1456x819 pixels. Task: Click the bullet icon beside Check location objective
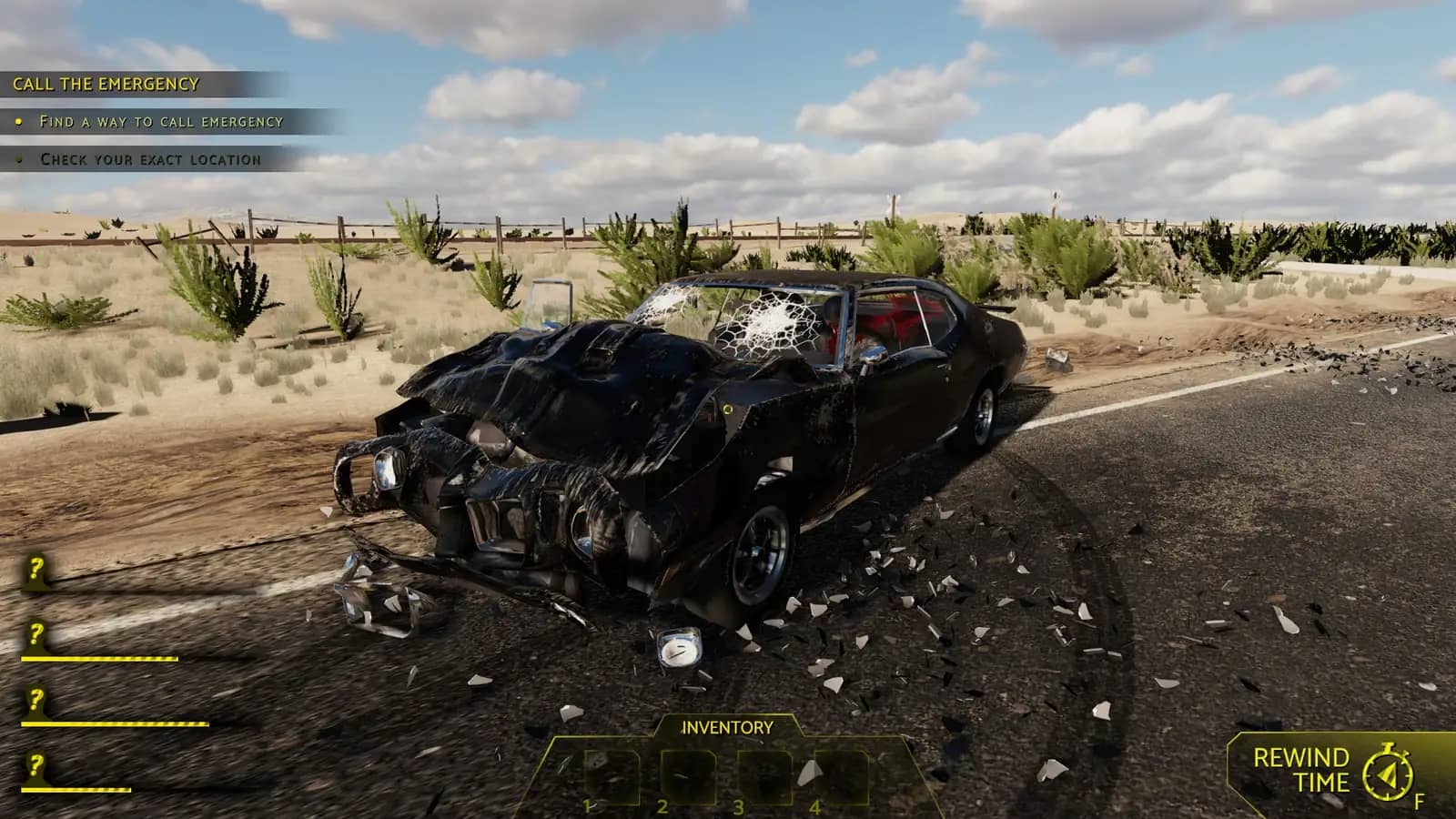click(20, 161)
